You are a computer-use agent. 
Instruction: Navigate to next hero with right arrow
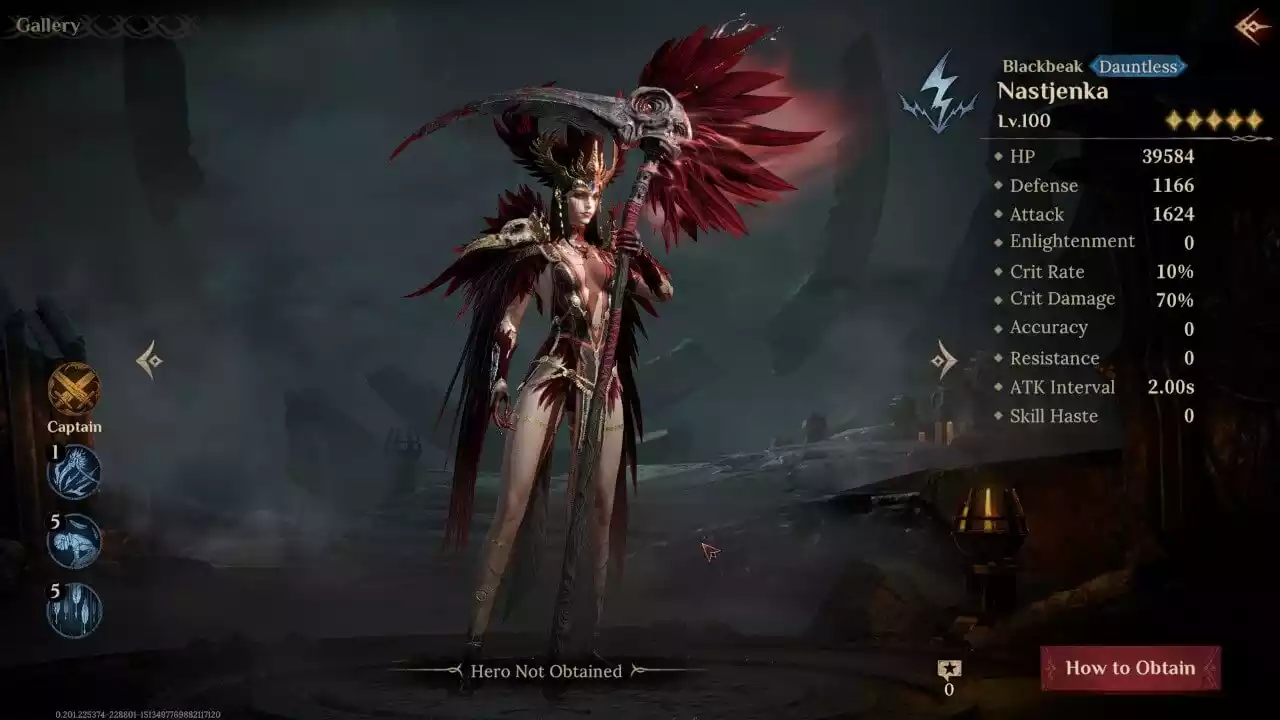(x=941, y=359)
